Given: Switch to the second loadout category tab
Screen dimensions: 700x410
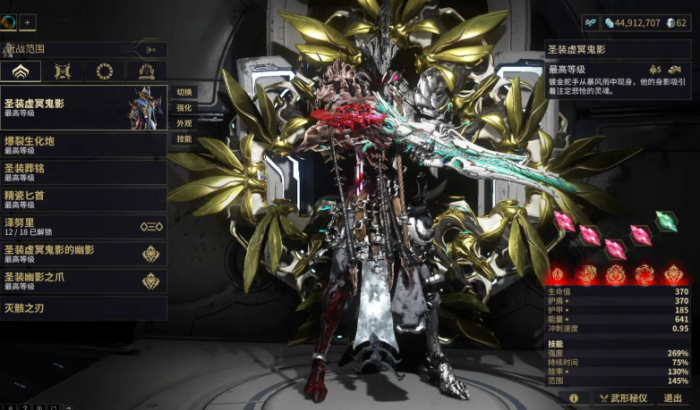Looking at the screenshot, I should (63, 71).
